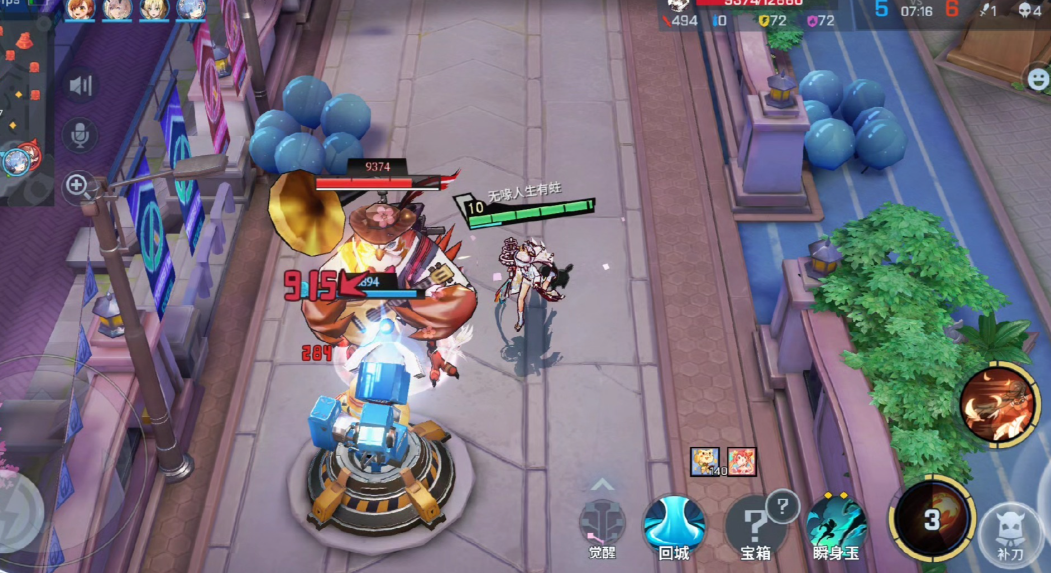Toggle the microphone voice chat button
This screenshot has height=573, width=1051.
(79, 135)
